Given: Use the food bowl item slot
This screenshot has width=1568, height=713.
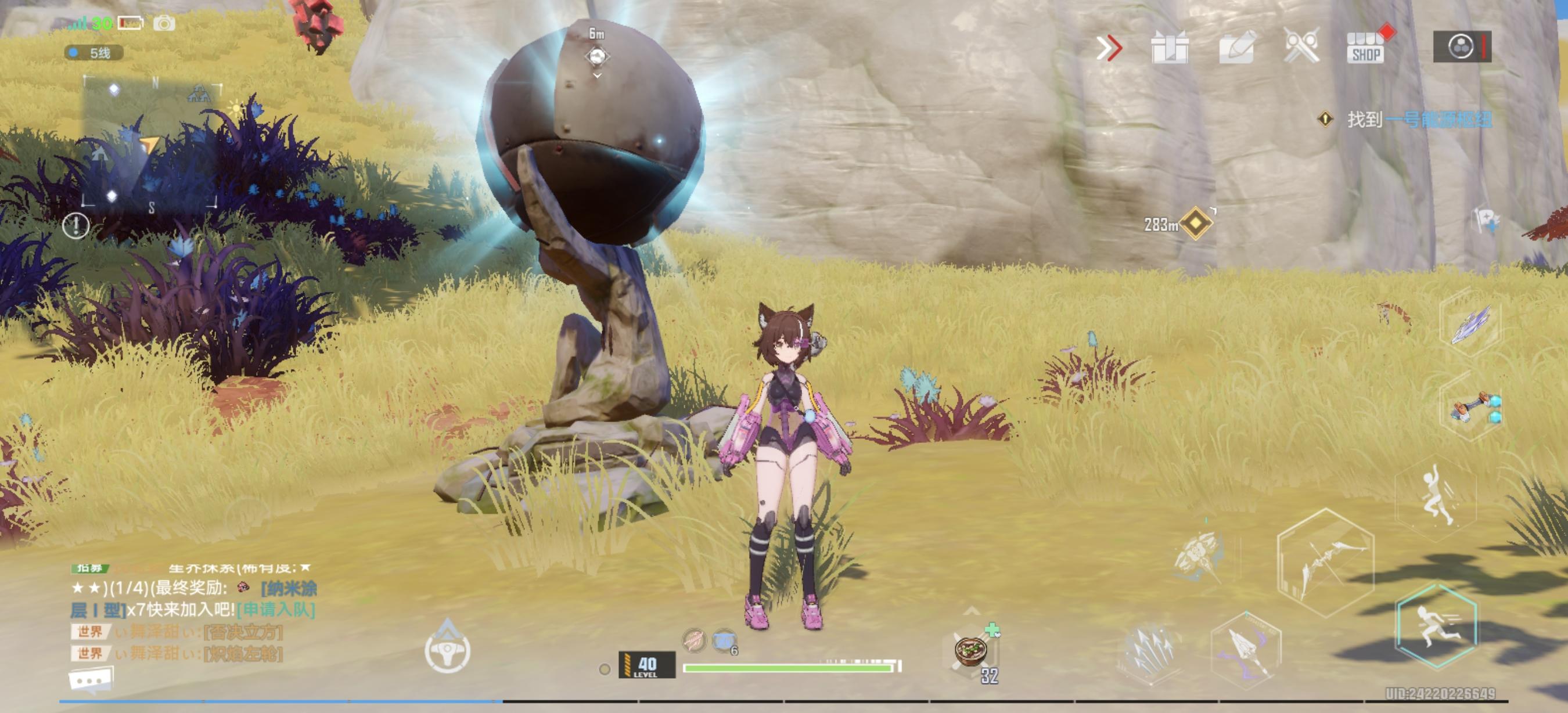Looking at the screenshot, I should [x=972, y=651].
